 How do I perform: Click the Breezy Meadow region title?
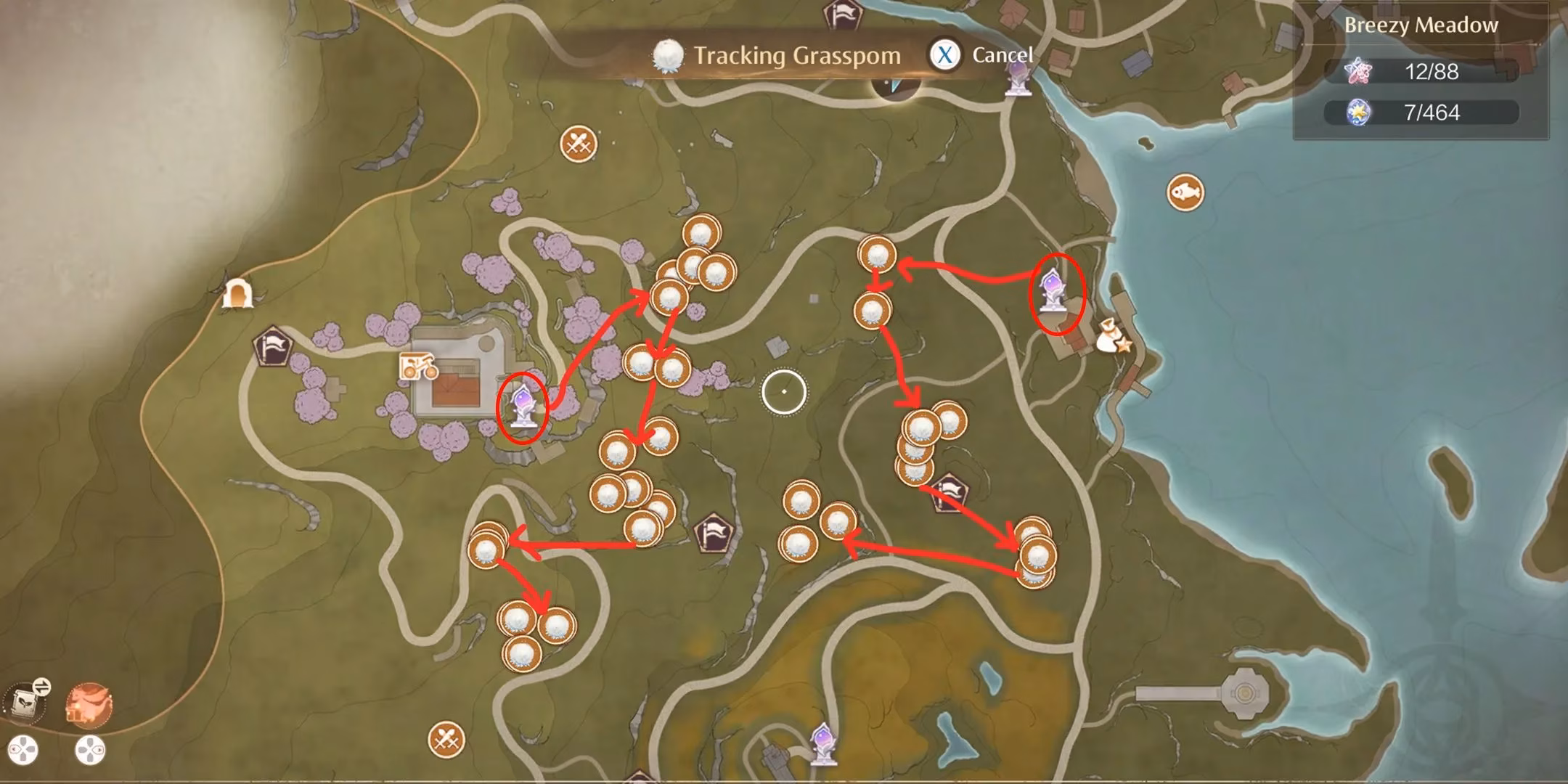(1423, 24)
